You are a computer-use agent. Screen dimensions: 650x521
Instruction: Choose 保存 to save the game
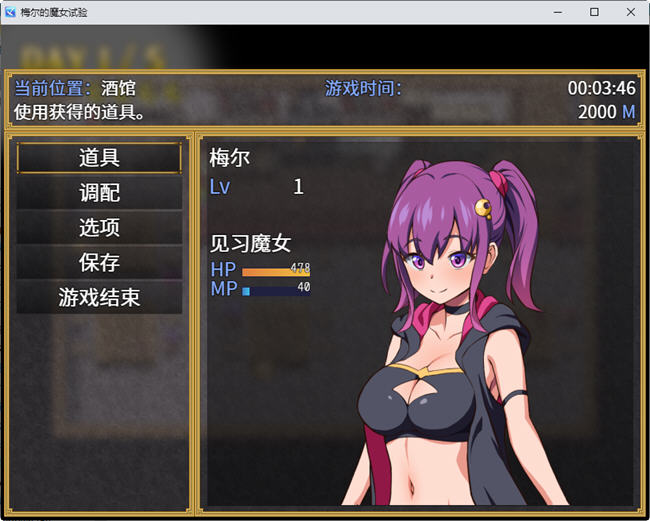tap(99, 263)
